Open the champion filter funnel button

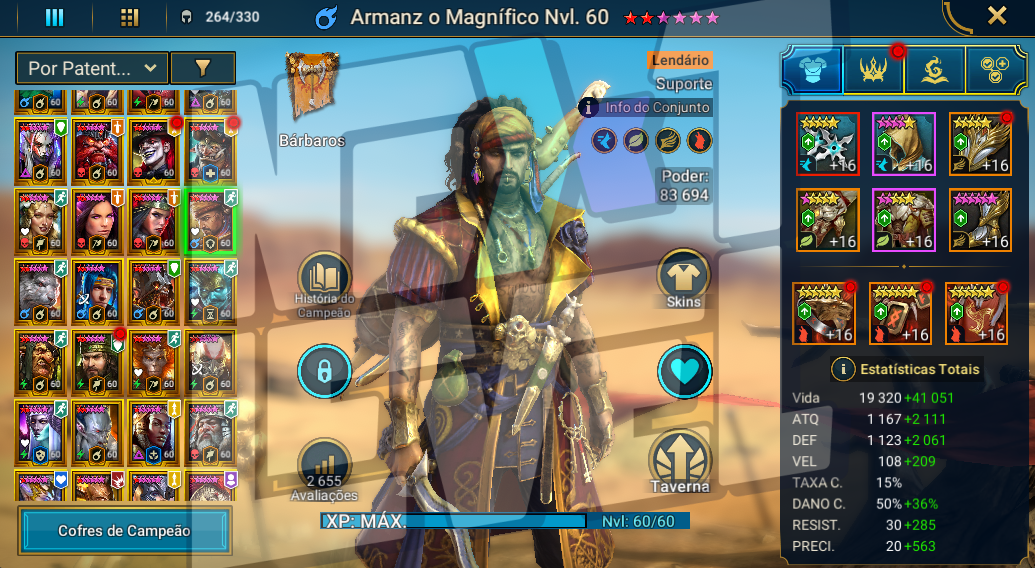203,68
